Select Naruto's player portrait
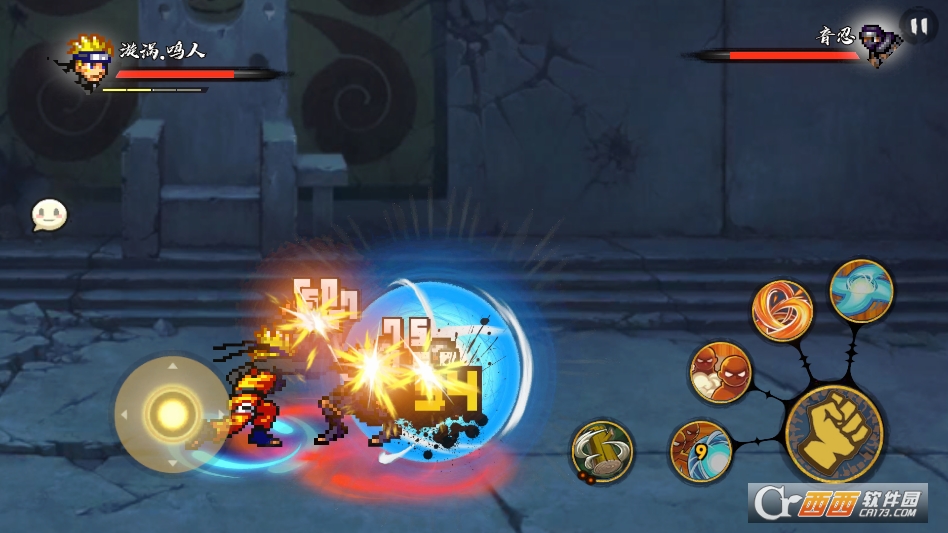948x533 pixels. (x=90, y=60)
